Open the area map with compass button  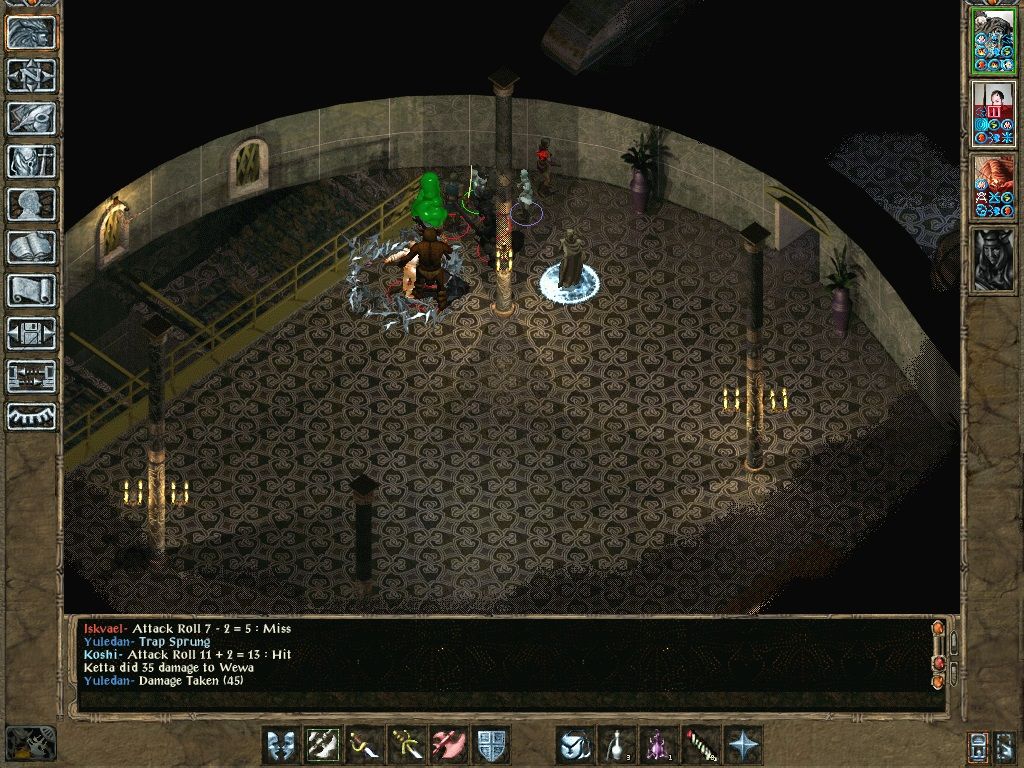click(x=32, y=75)
